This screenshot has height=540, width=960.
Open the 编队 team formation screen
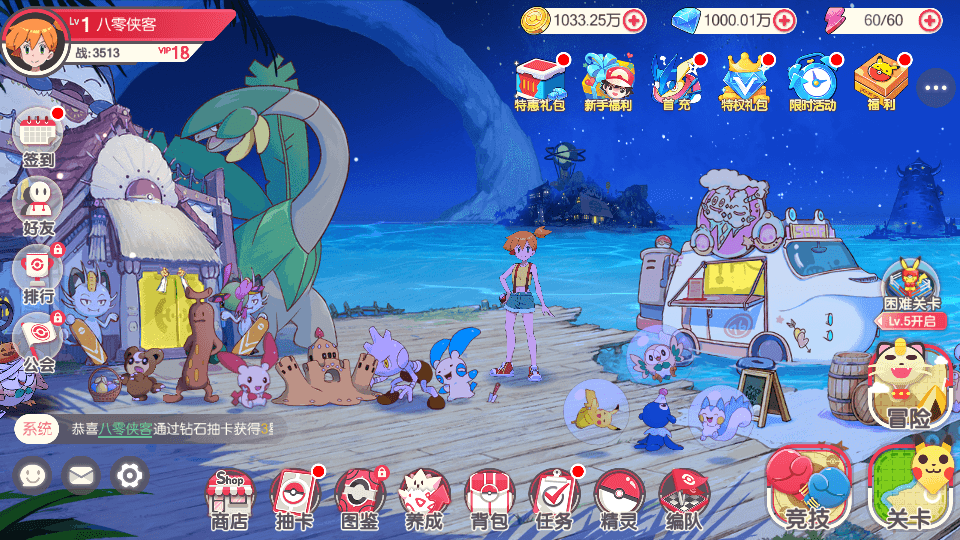[x=683, y=497]
